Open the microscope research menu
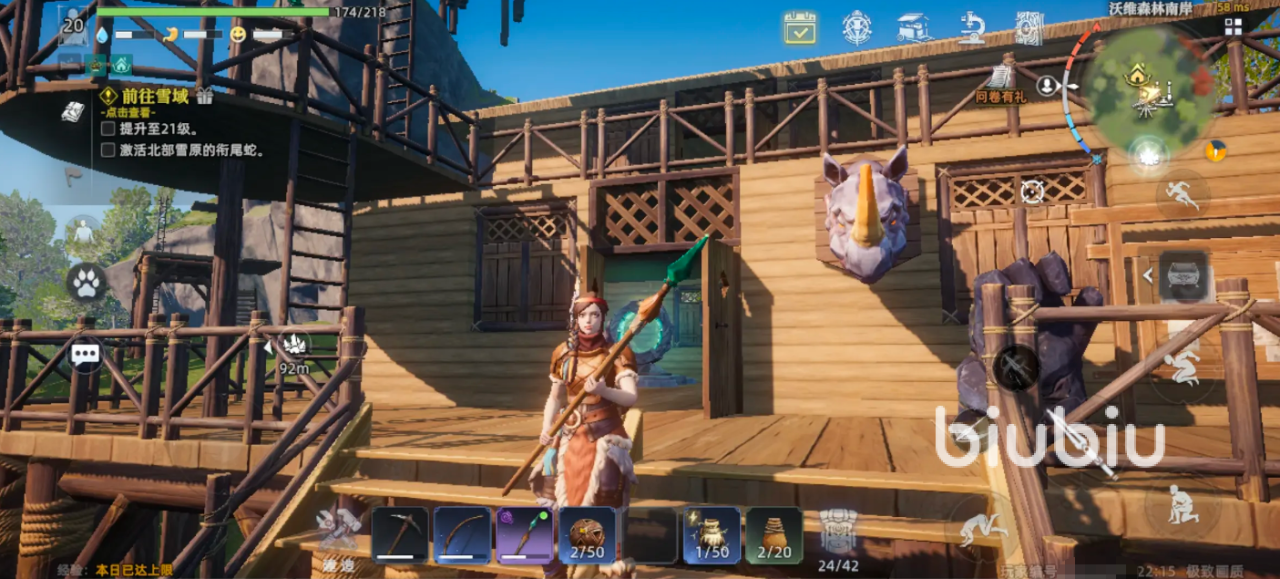Image resolution: width=1280 pixels, height=579 pixels. [x=971, y=28]
